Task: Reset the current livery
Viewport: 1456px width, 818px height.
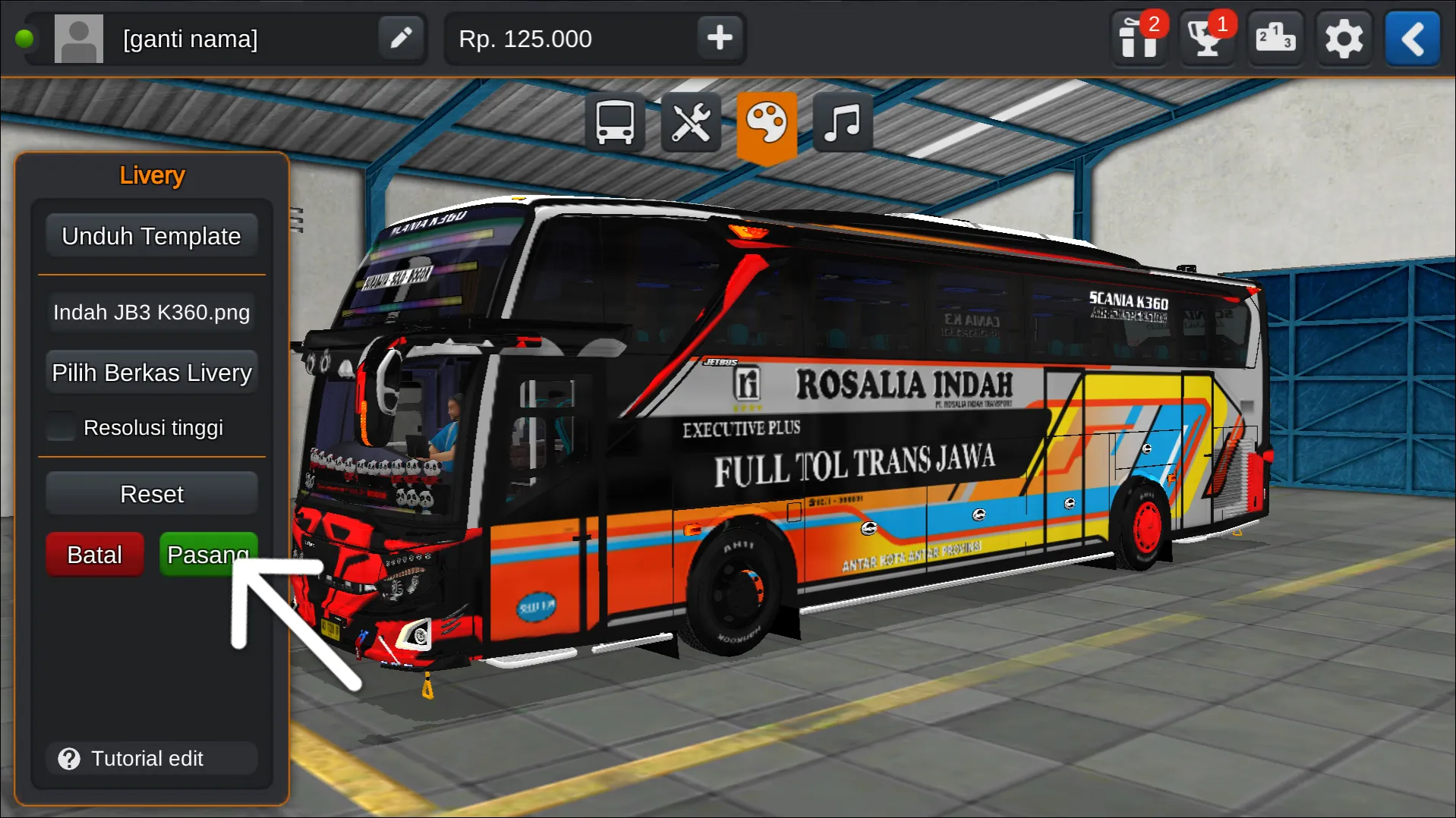Action: pos(151,493)
